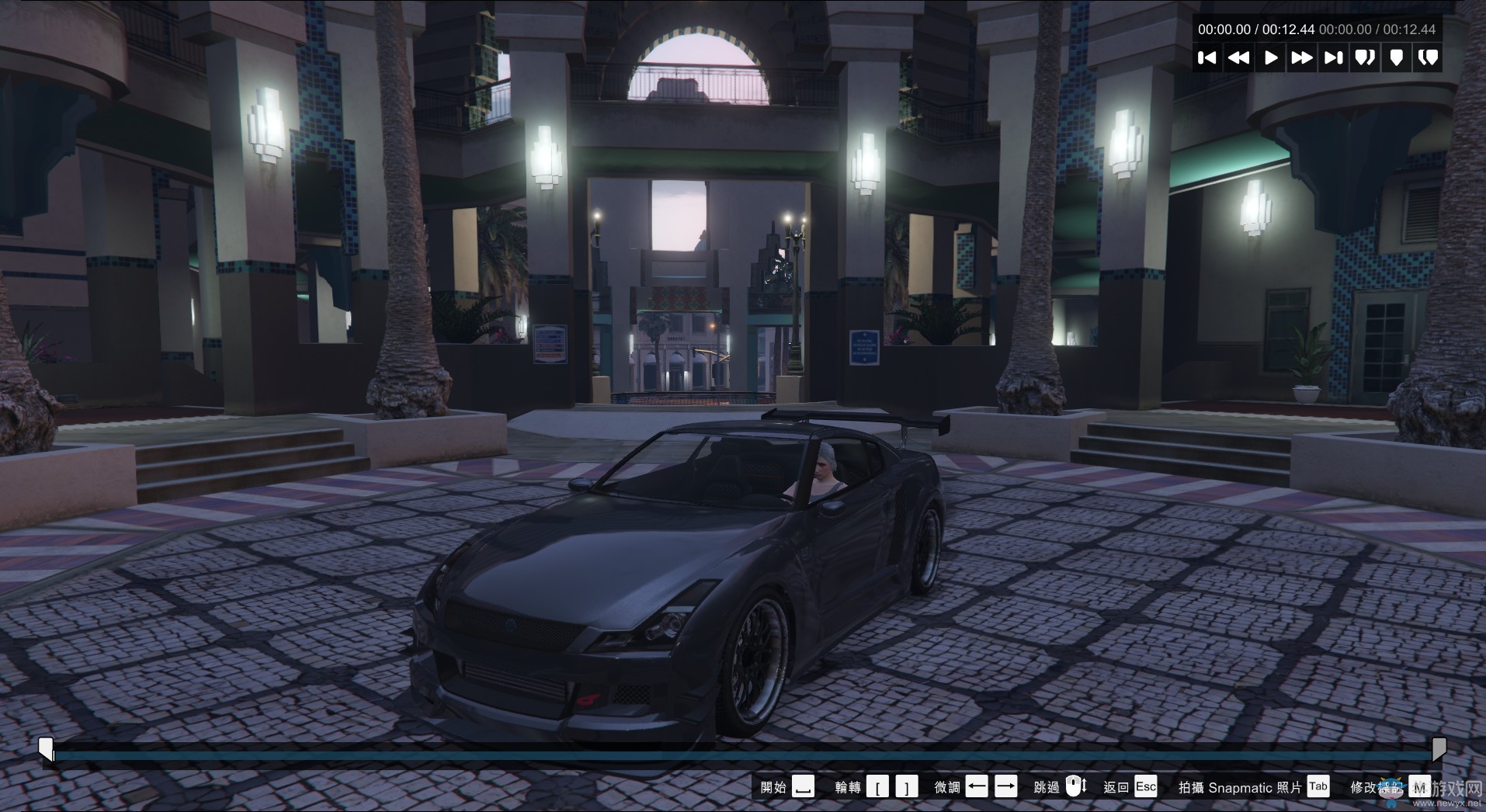The width and height of the screenshot is (1486, 812).
Task: Click the Tab key for Snapmatic 照片
Action: [x=1318, y=786]
